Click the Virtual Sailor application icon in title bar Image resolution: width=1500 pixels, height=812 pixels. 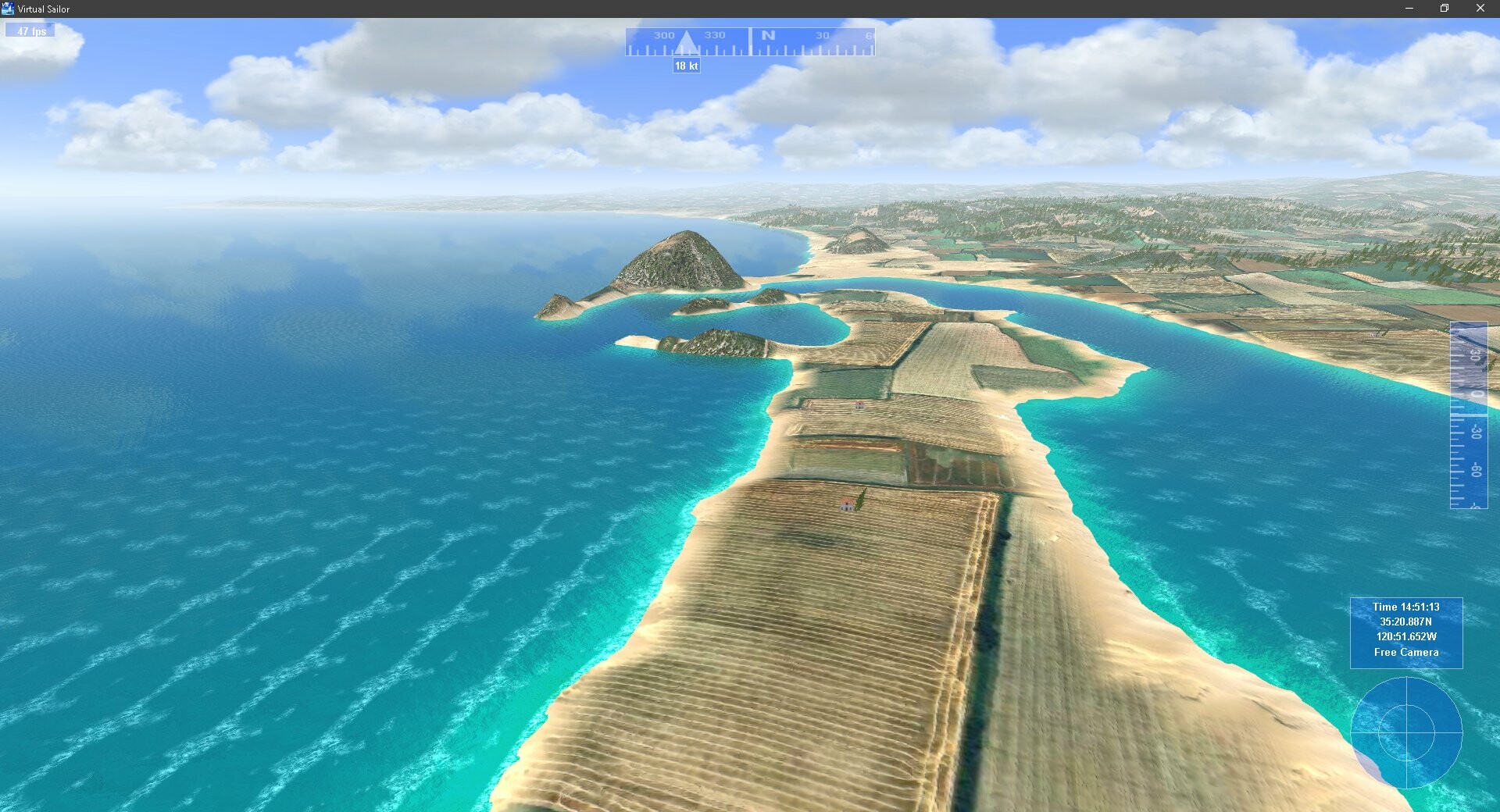point(8,9)
